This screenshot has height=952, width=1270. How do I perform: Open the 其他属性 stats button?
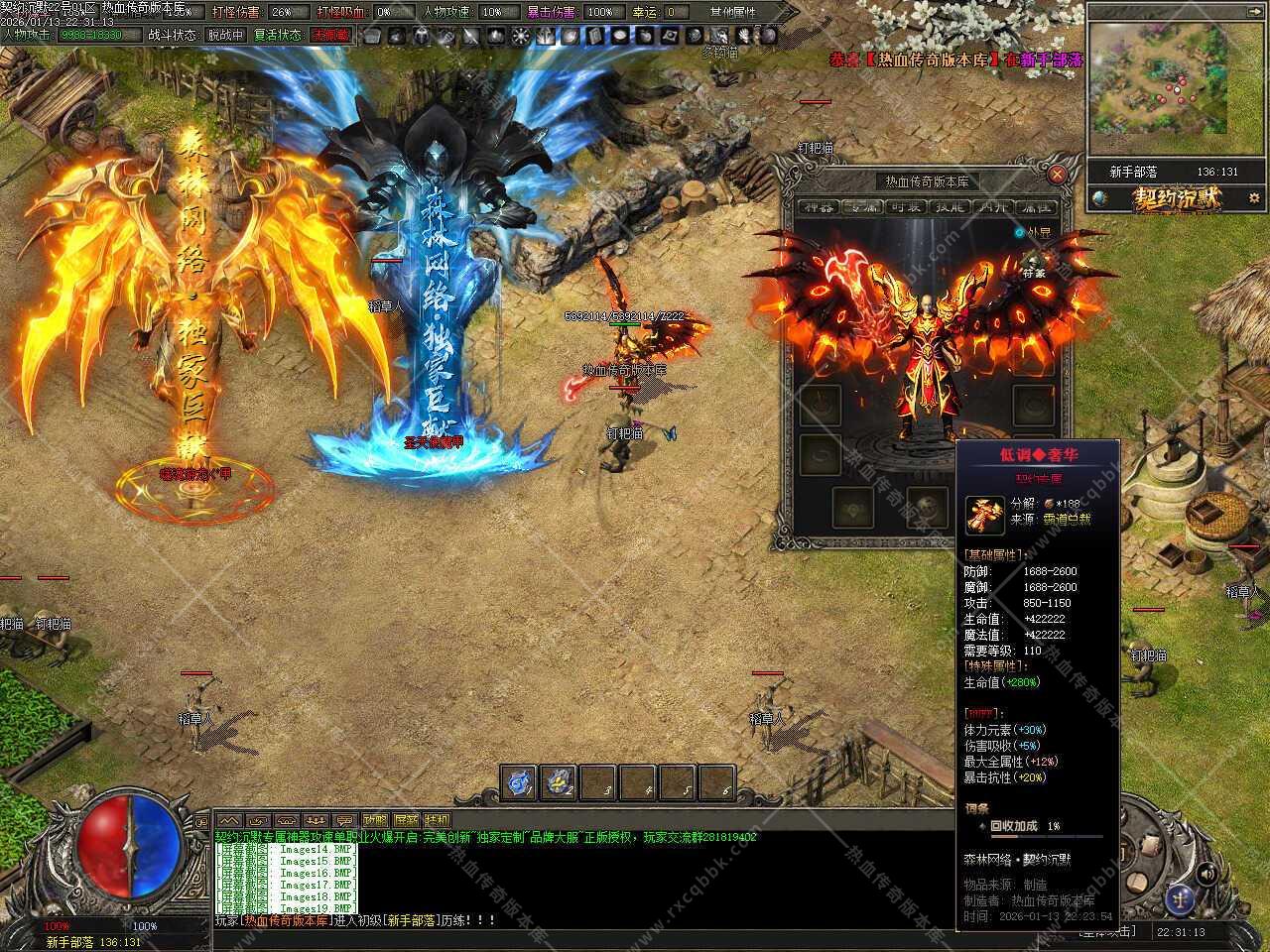coord(732,12)
